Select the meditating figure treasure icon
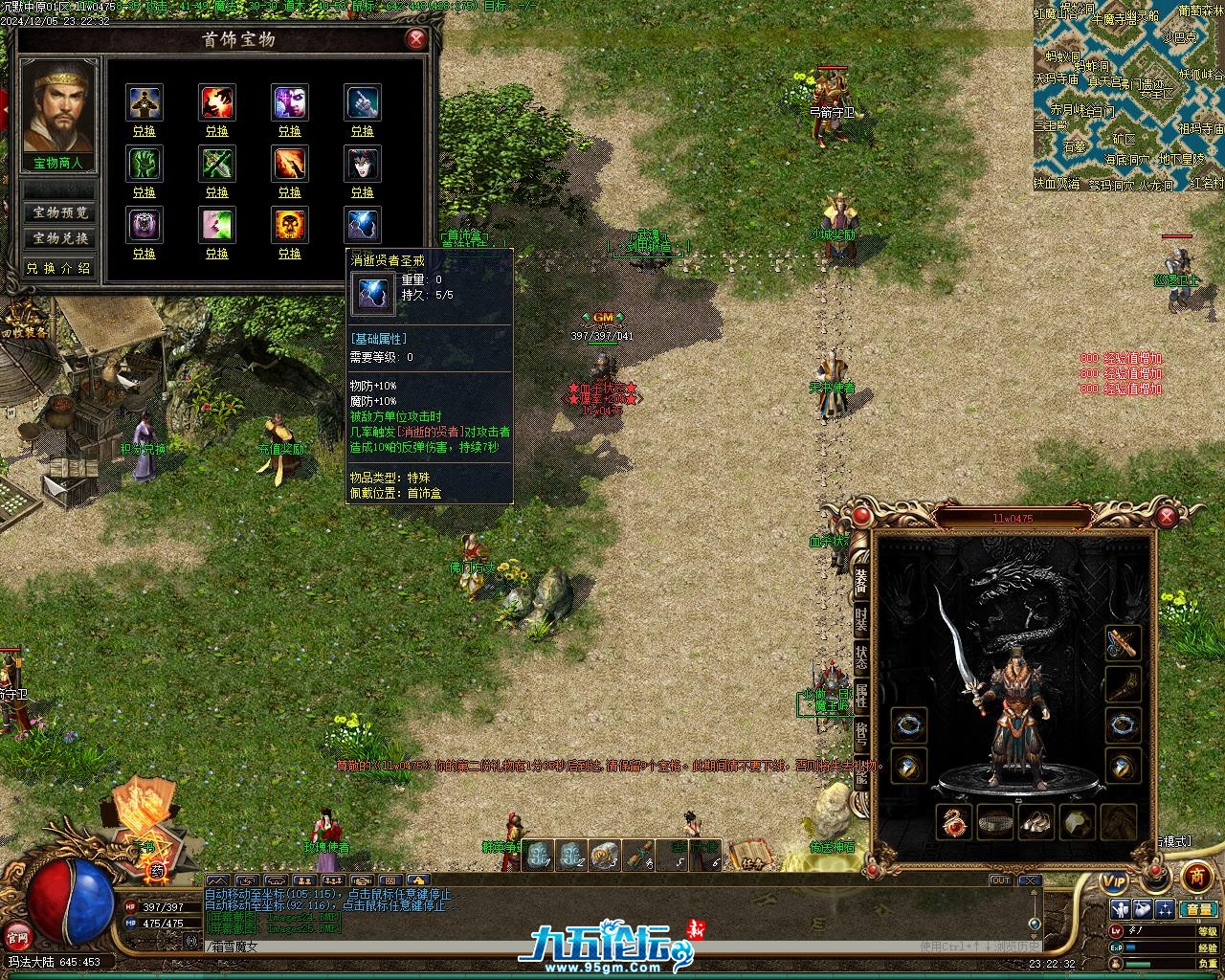Viewport: 1225px width, 980px height. coord(145,102)
